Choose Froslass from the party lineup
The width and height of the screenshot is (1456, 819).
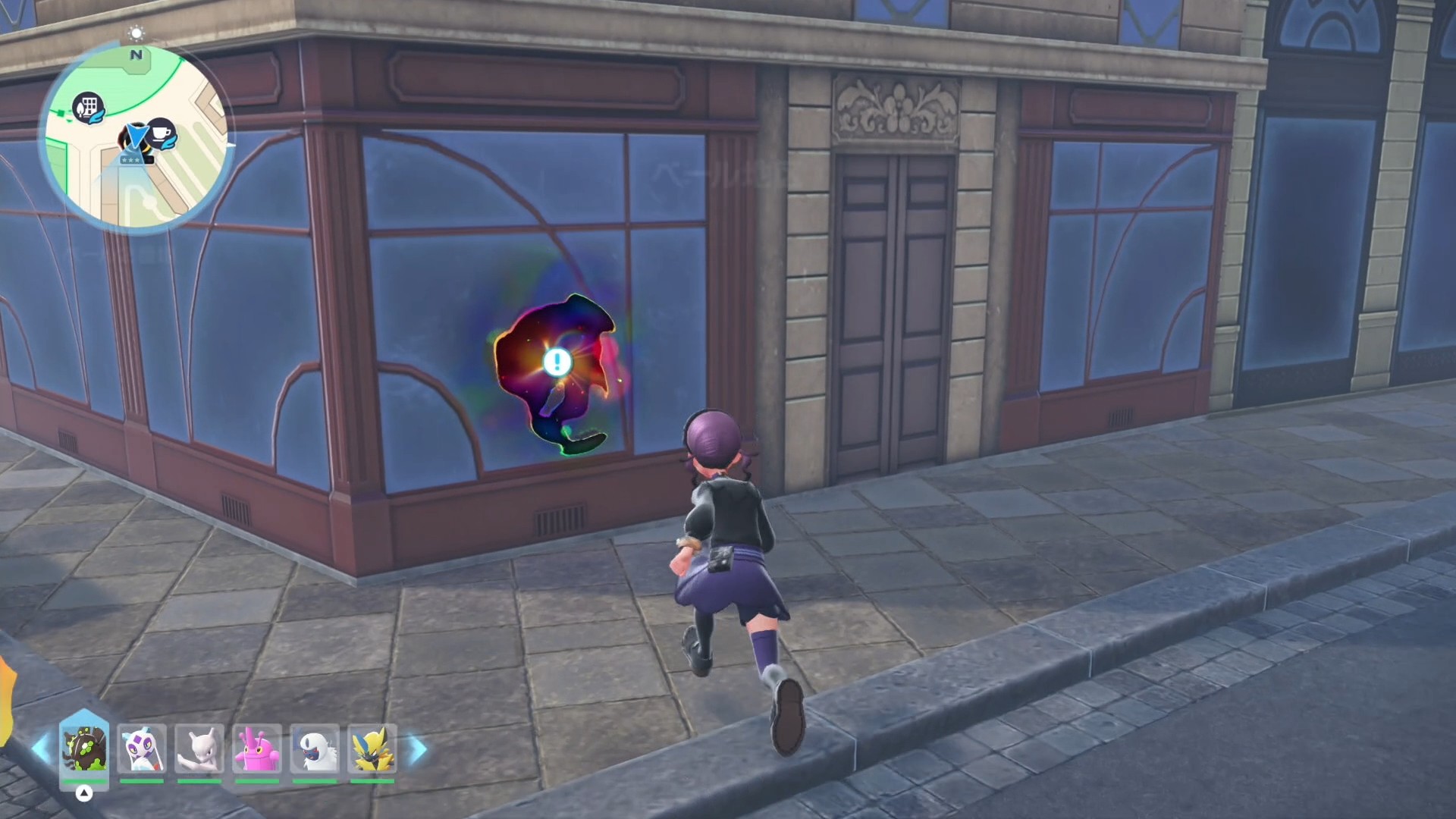[142, 749]
